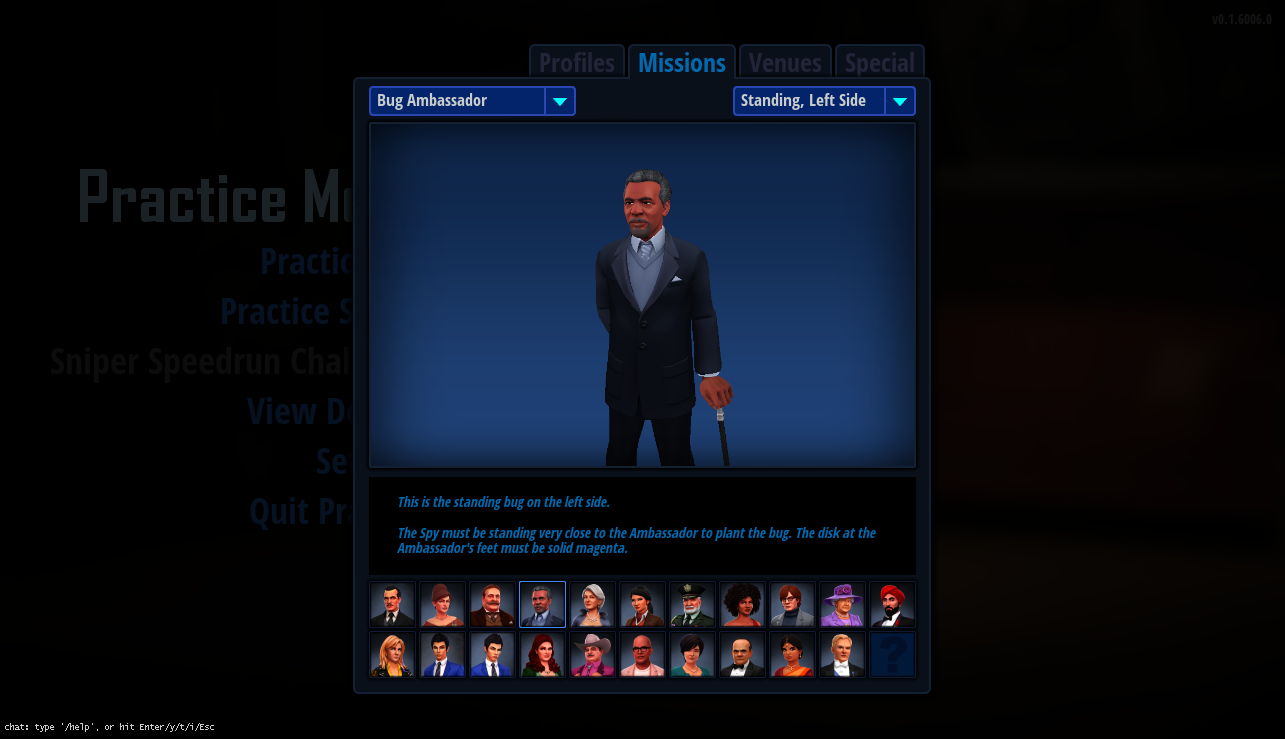Viewport: 1285px width, 739px height.
Task: Select the red turban bearded man portrait
Action: (x=892, y=605)
